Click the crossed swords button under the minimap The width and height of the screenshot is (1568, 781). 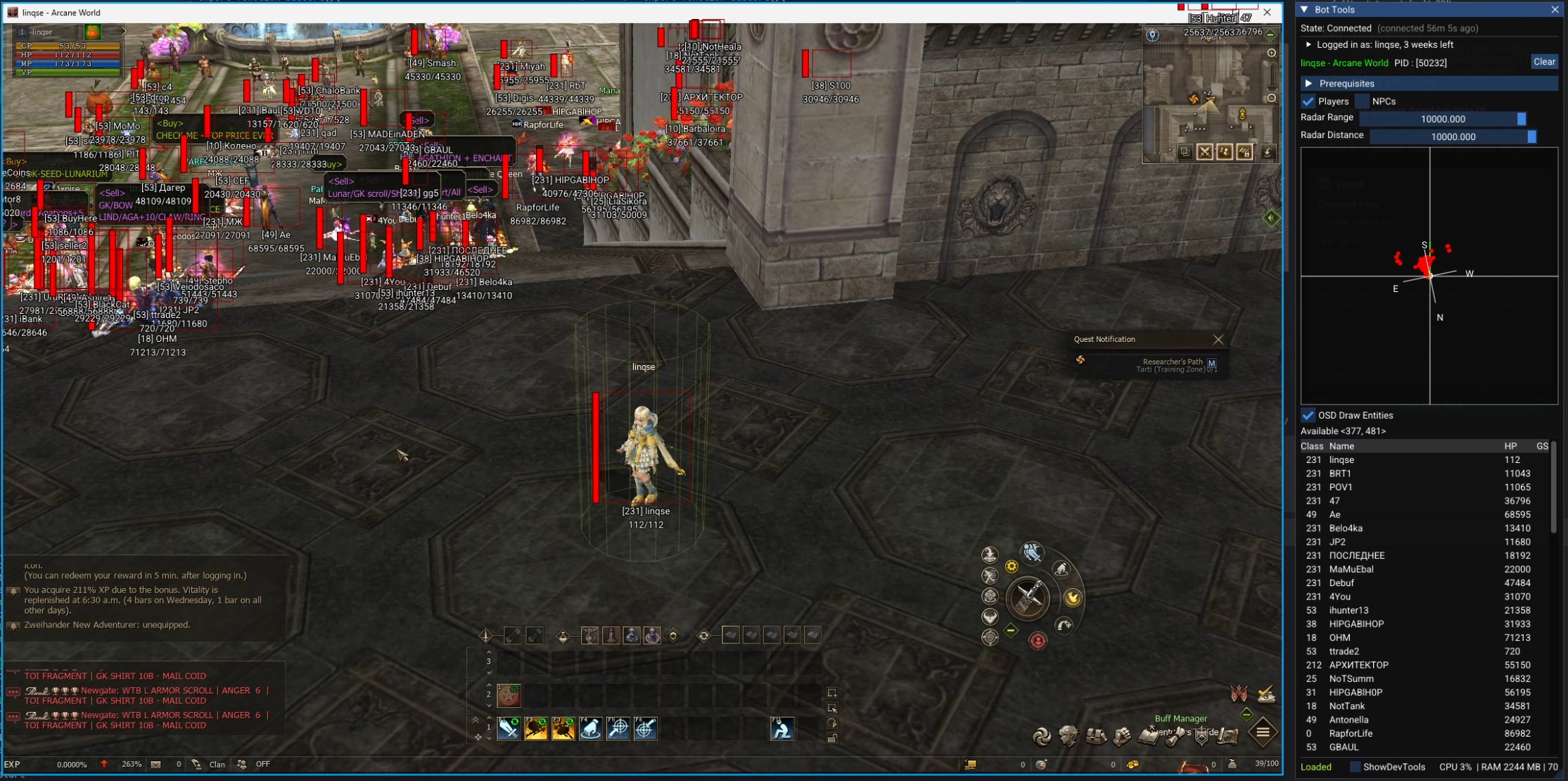pos(1204,152)
